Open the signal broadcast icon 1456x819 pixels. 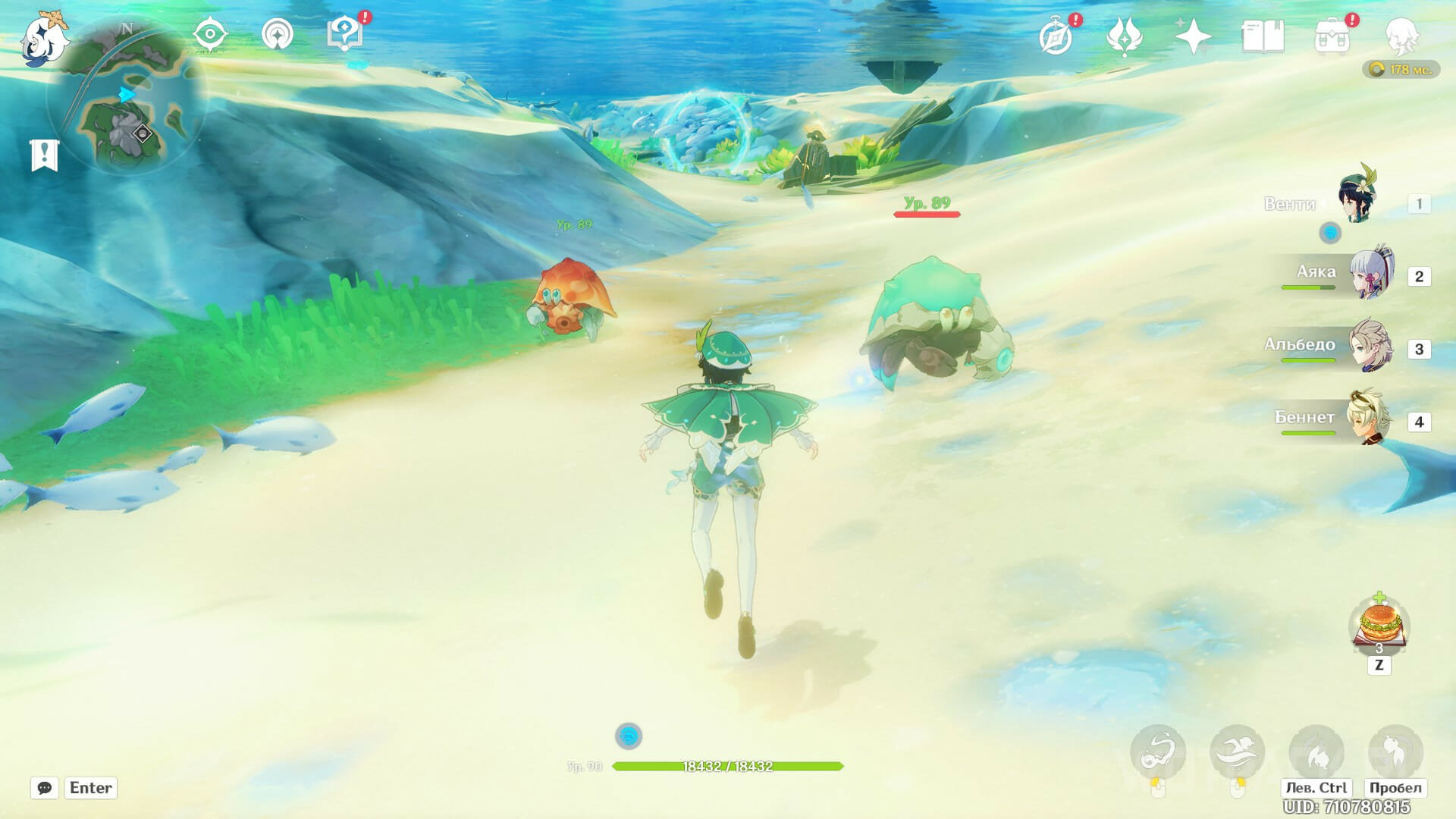(278, 35)
